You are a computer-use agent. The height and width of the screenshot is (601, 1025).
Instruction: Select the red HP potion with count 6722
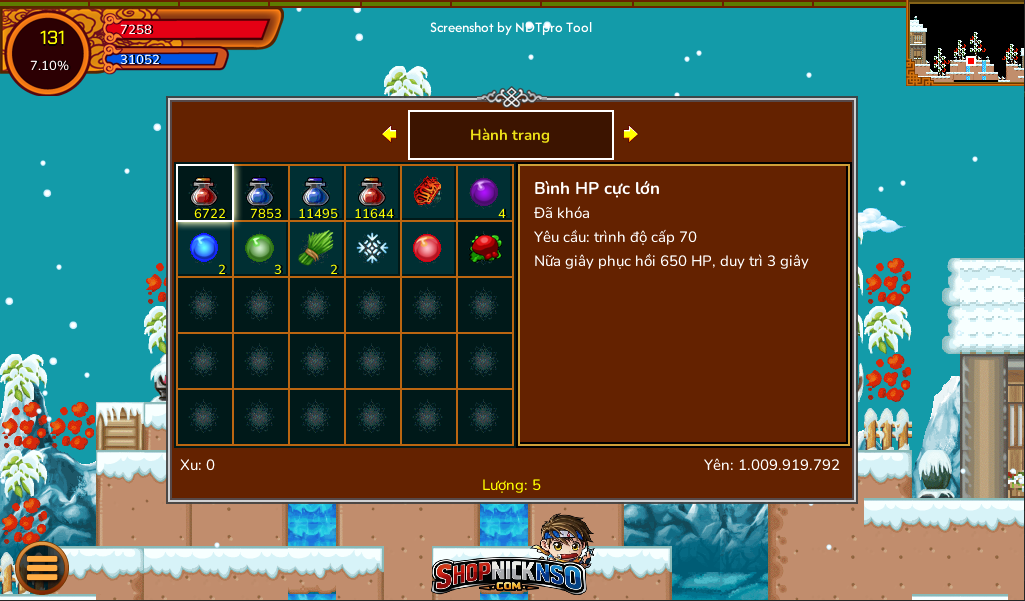click(205, 192)
